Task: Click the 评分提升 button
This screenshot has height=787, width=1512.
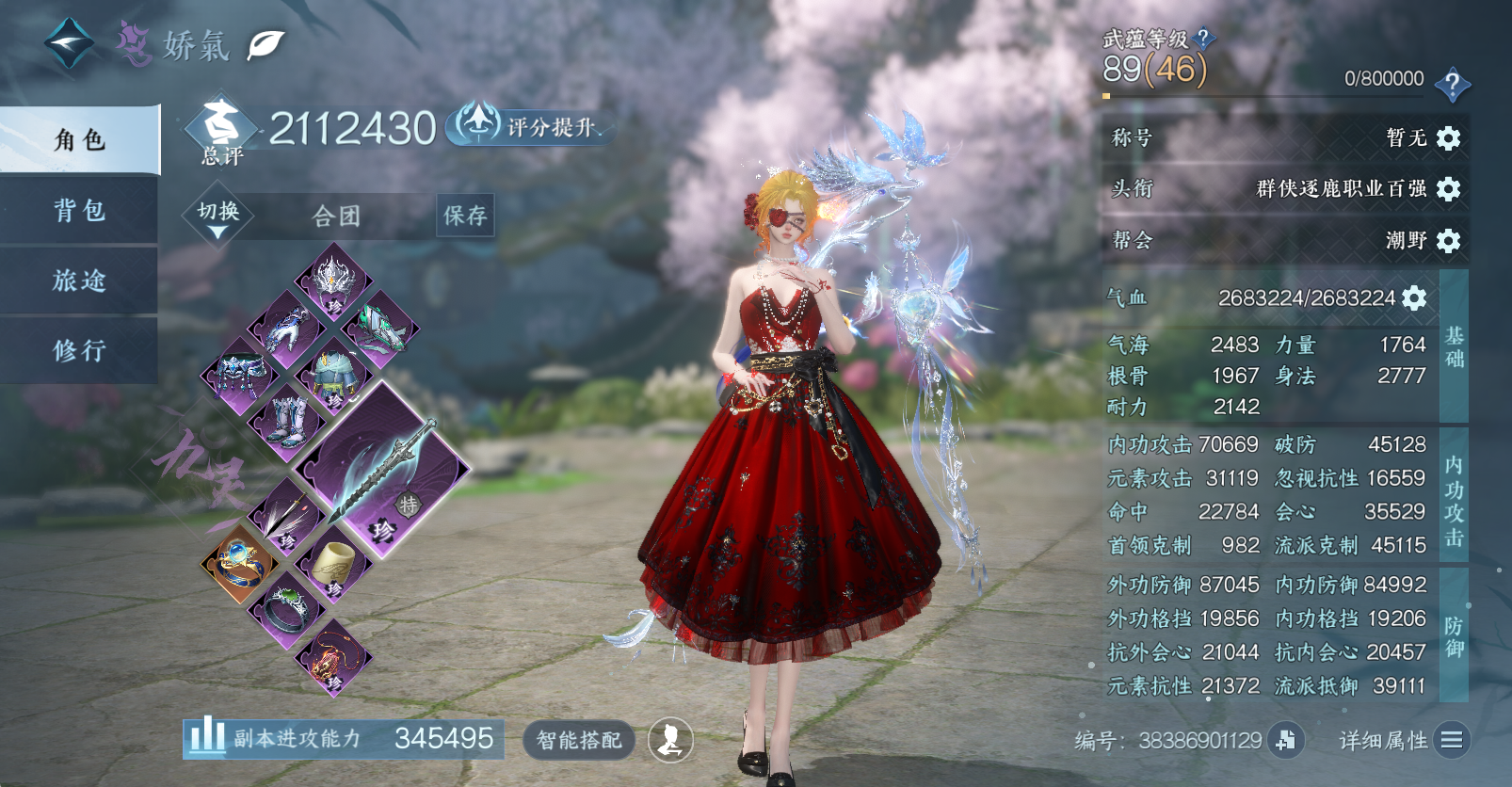Action: pyautogui.click(x=527, y=126)
